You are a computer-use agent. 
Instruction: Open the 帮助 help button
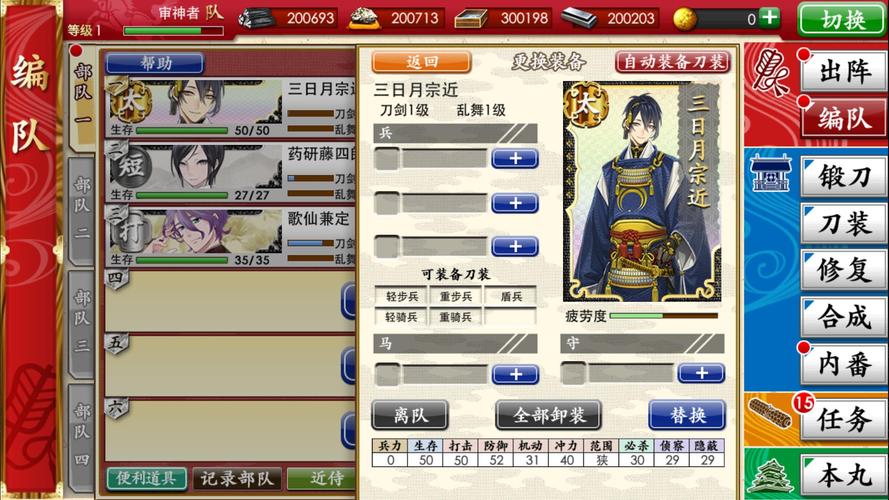pos(155,63)
